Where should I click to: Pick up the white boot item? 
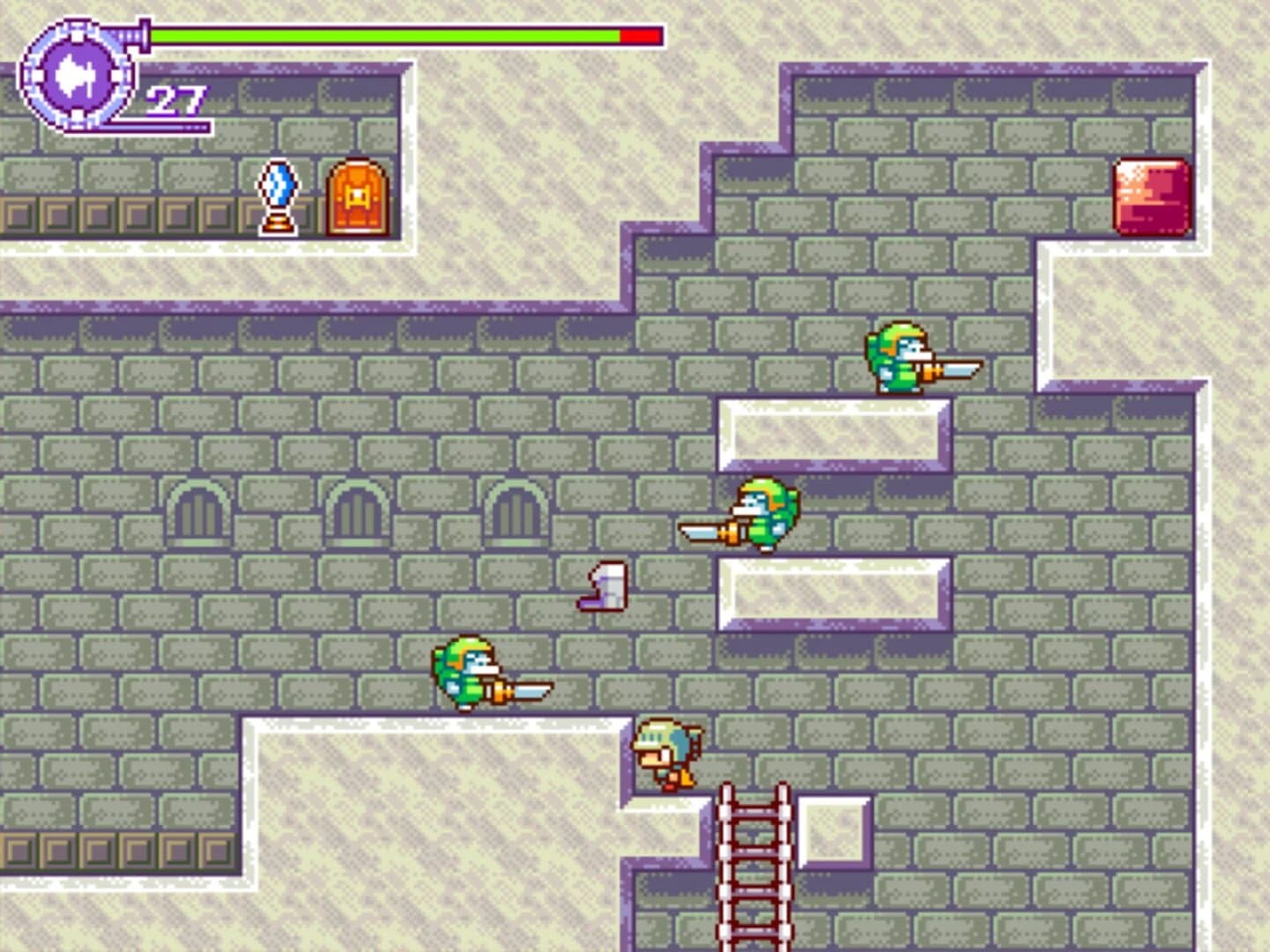coord(604,589)
